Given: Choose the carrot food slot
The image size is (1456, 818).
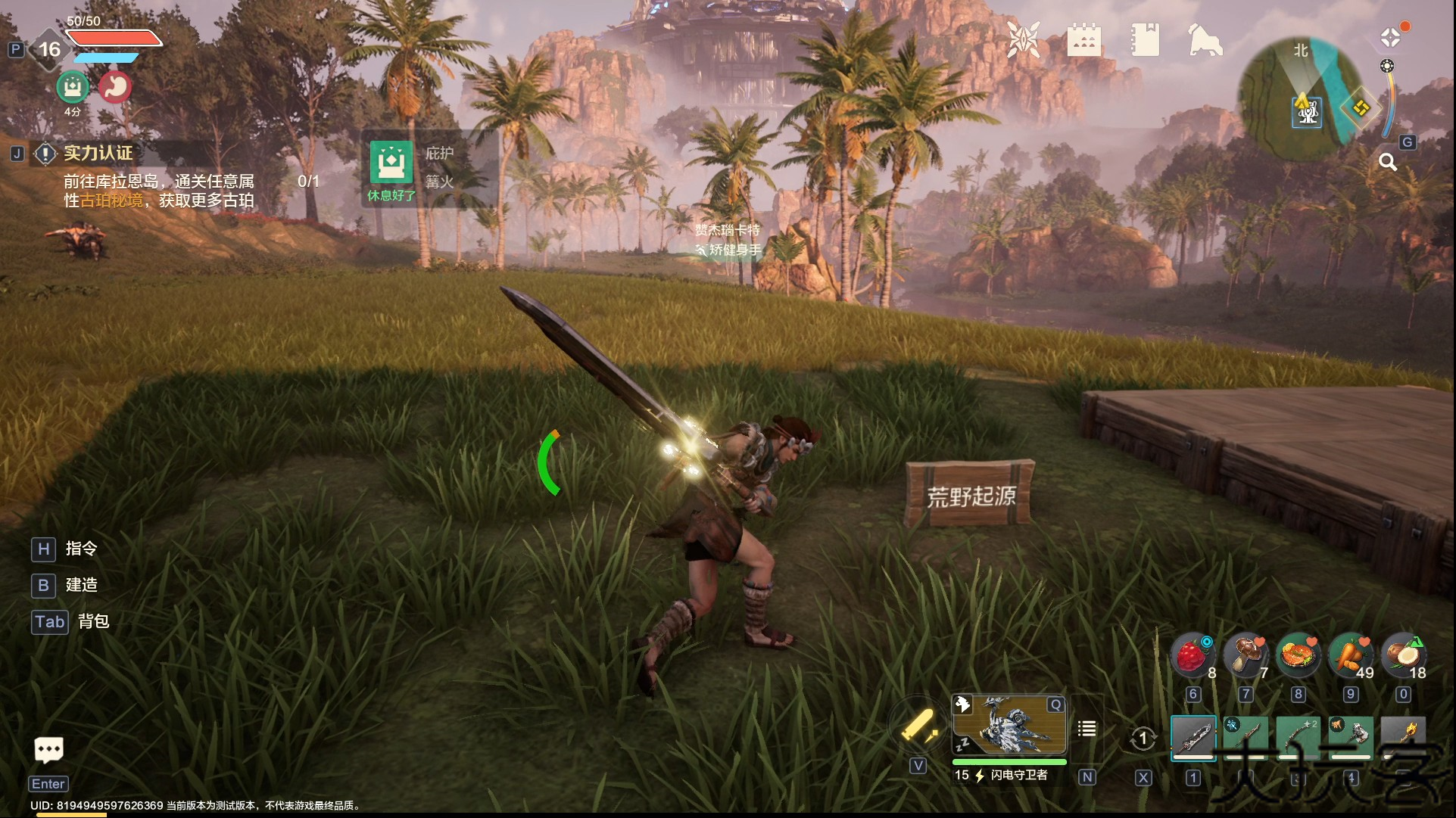Looking at the screenshot, I should (x=1351, y=655).
